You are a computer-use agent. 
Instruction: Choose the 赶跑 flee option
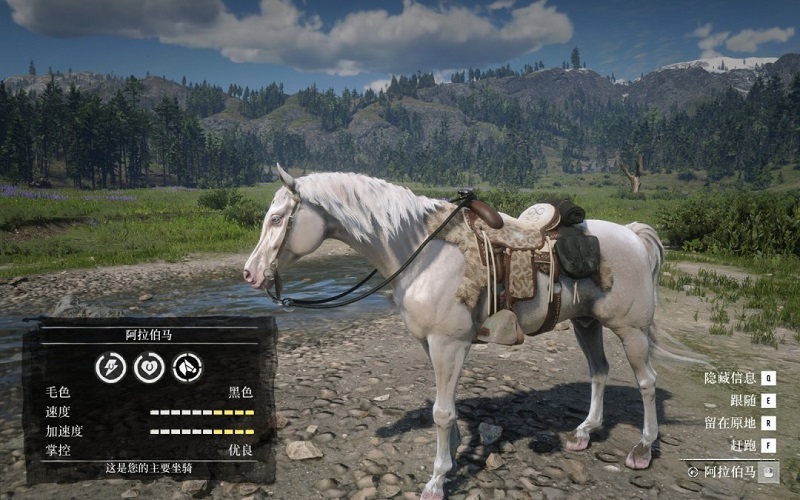[743, 444]
